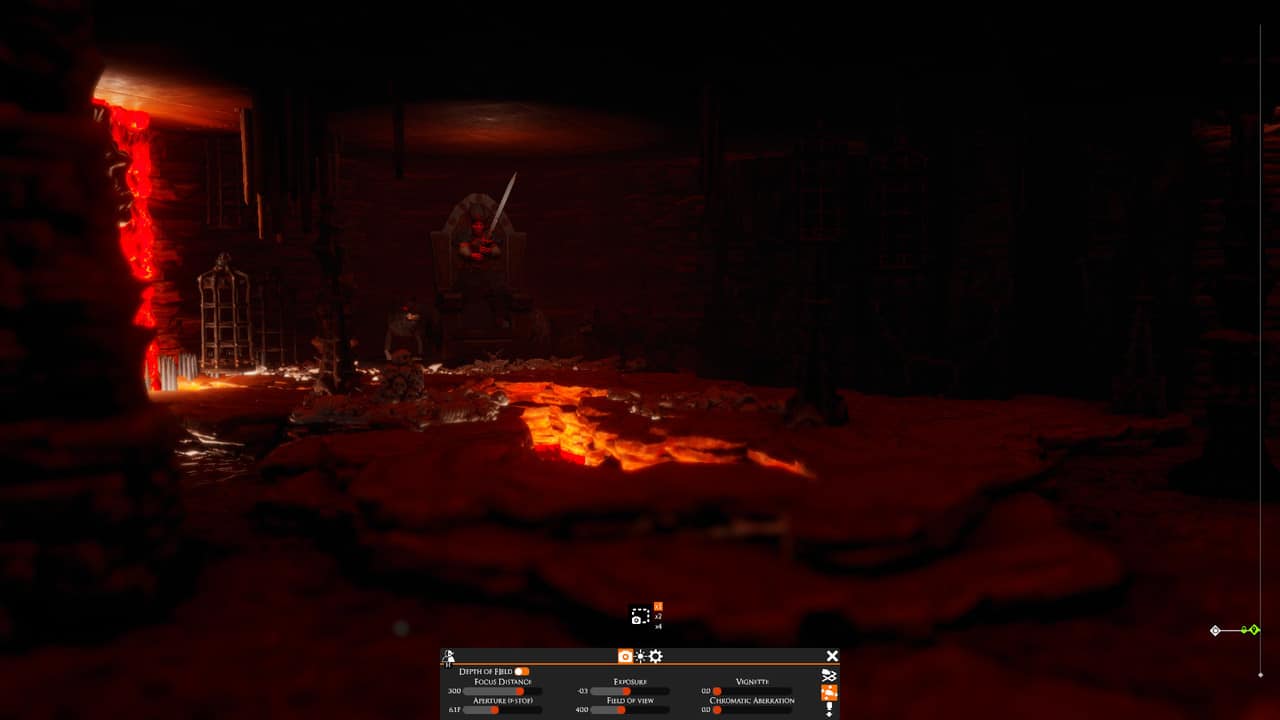1280x720 pixels.
Task: Click the exclamation mark icon below the flash icon
Action: click(829, 709)
